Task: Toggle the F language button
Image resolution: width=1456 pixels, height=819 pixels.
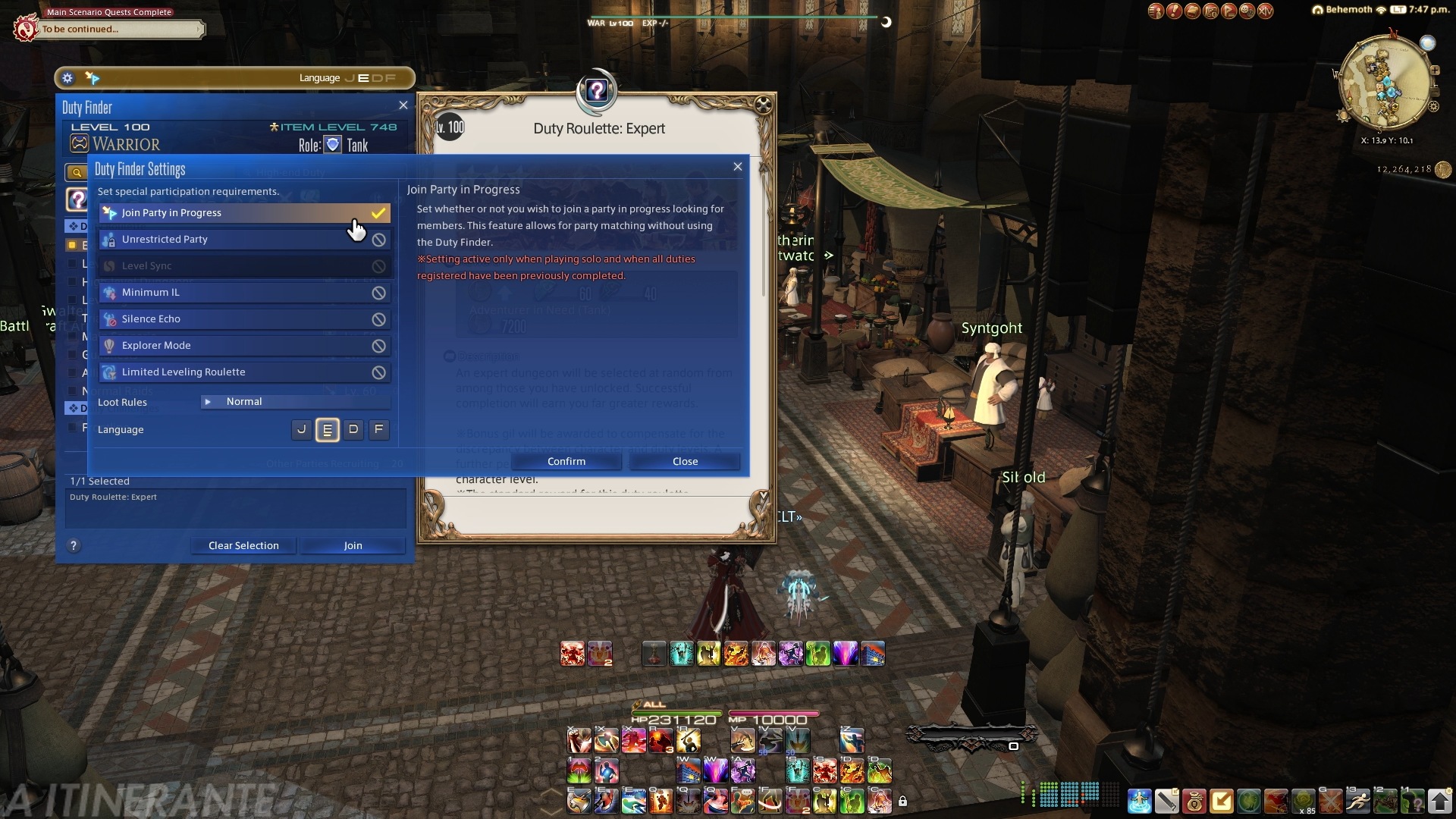Action: (379, 430)
